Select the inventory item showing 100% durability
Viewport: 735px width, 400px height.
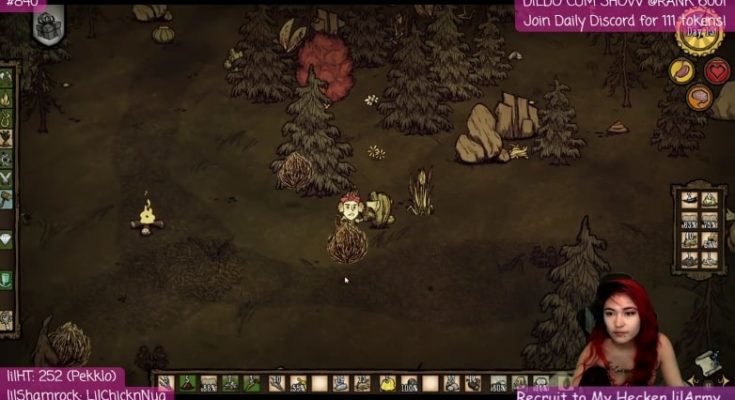click(x=409, y=383)
